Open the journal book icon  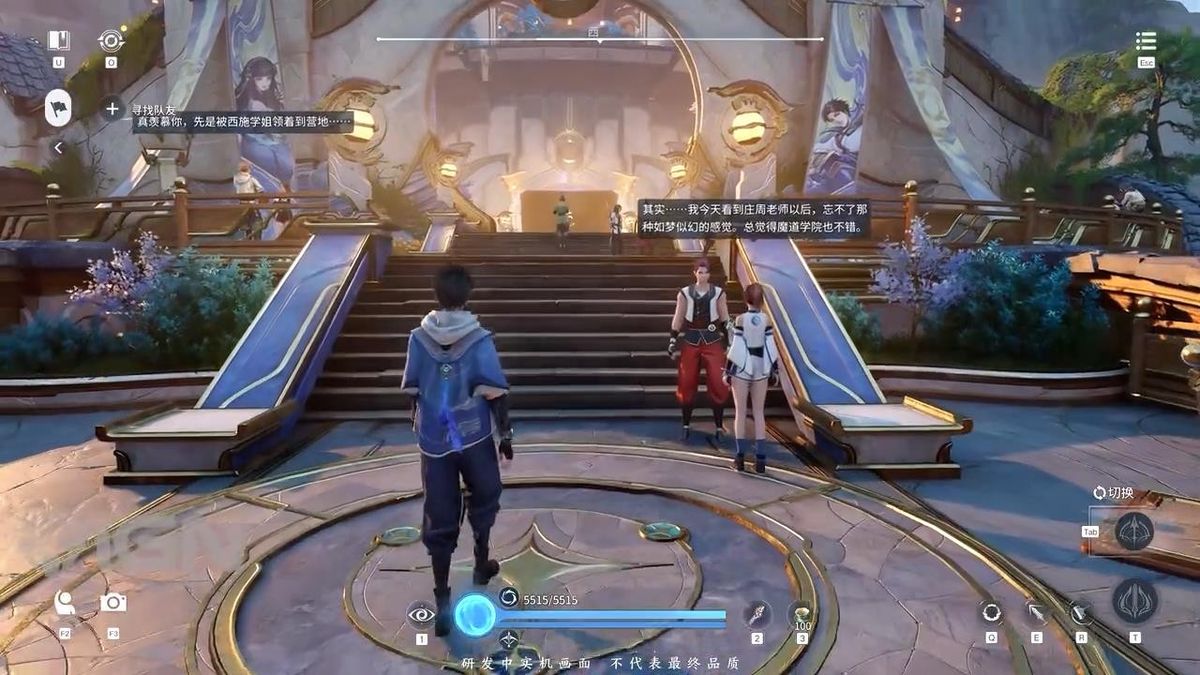click(x=58, y=41)
